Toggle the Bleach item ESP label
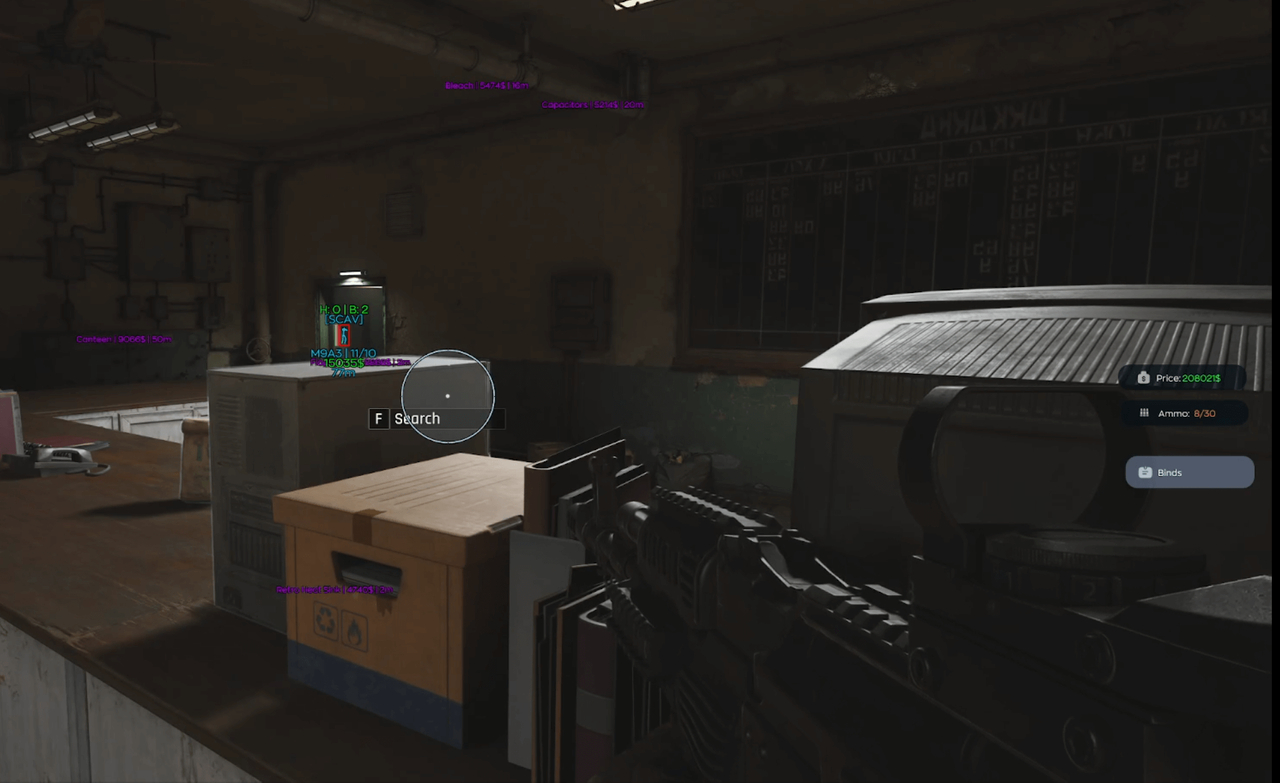Screen dimensions: 1280x783 (485, 85)
